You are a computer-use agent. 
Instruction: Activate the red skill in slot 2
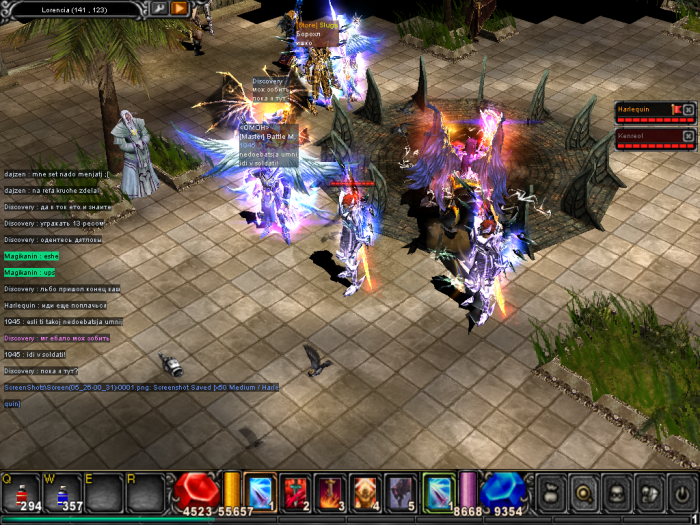[296, 491]
